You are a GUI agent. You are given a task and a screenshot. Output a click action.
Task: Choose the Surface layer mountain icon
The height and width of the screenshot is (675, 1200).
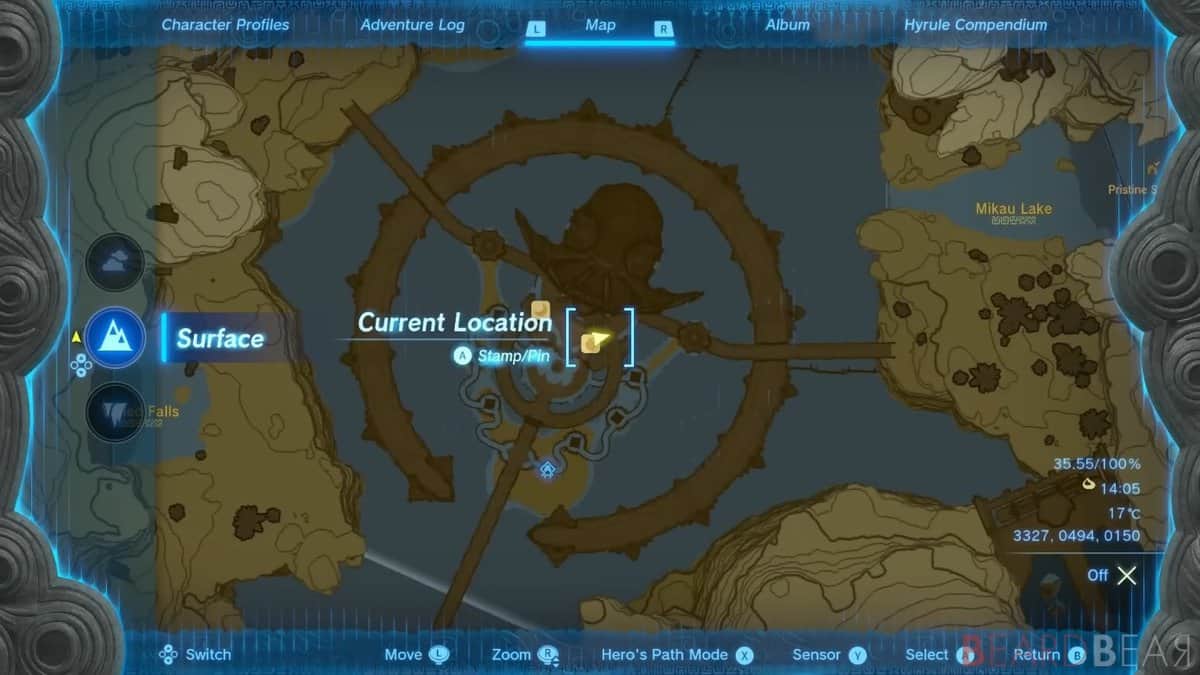[x=115, y=337]
